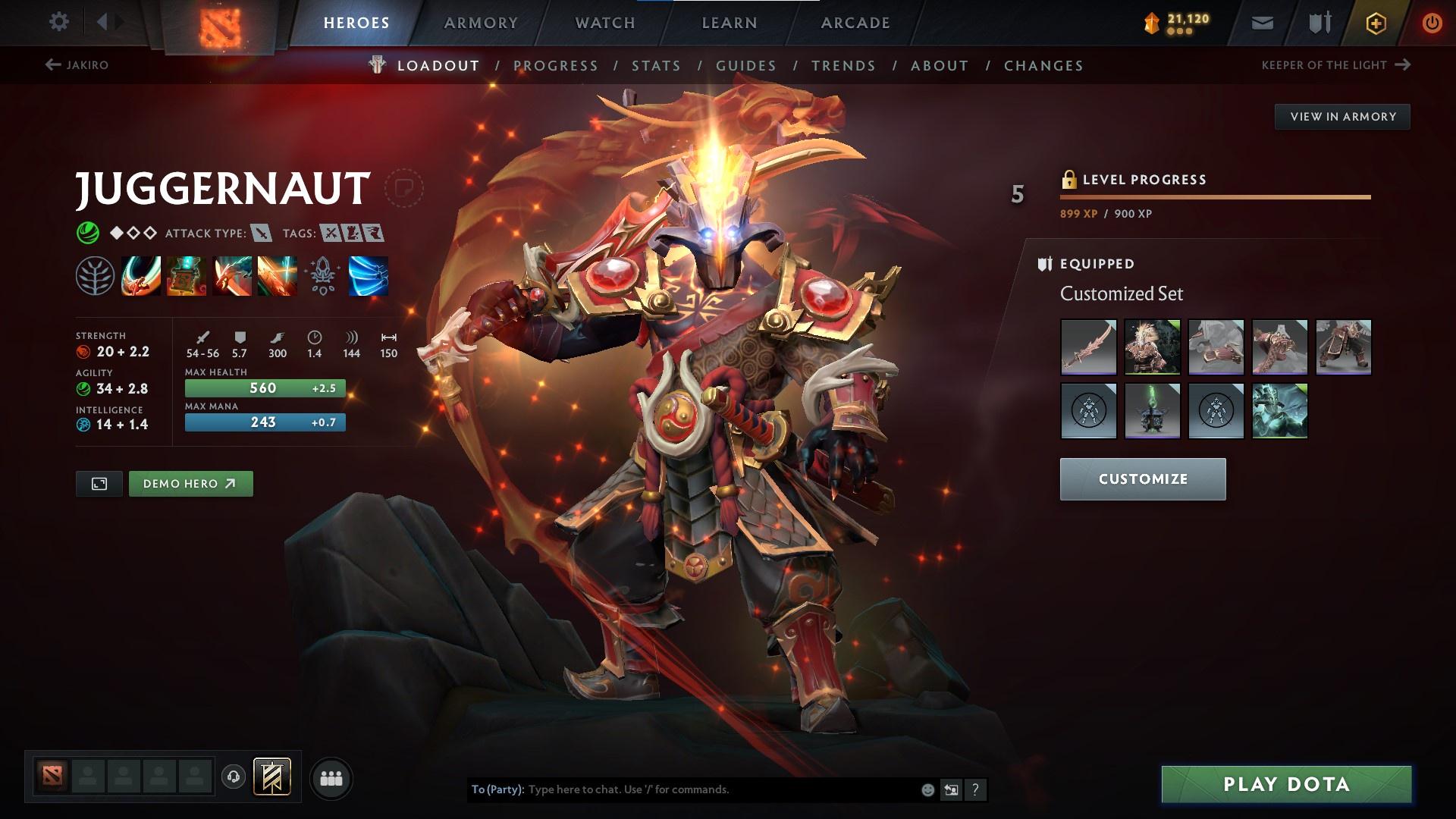Screen dimensions: 1456x819
Task: Click the DEMO HERO button
Action: click(x=190, y=483)
